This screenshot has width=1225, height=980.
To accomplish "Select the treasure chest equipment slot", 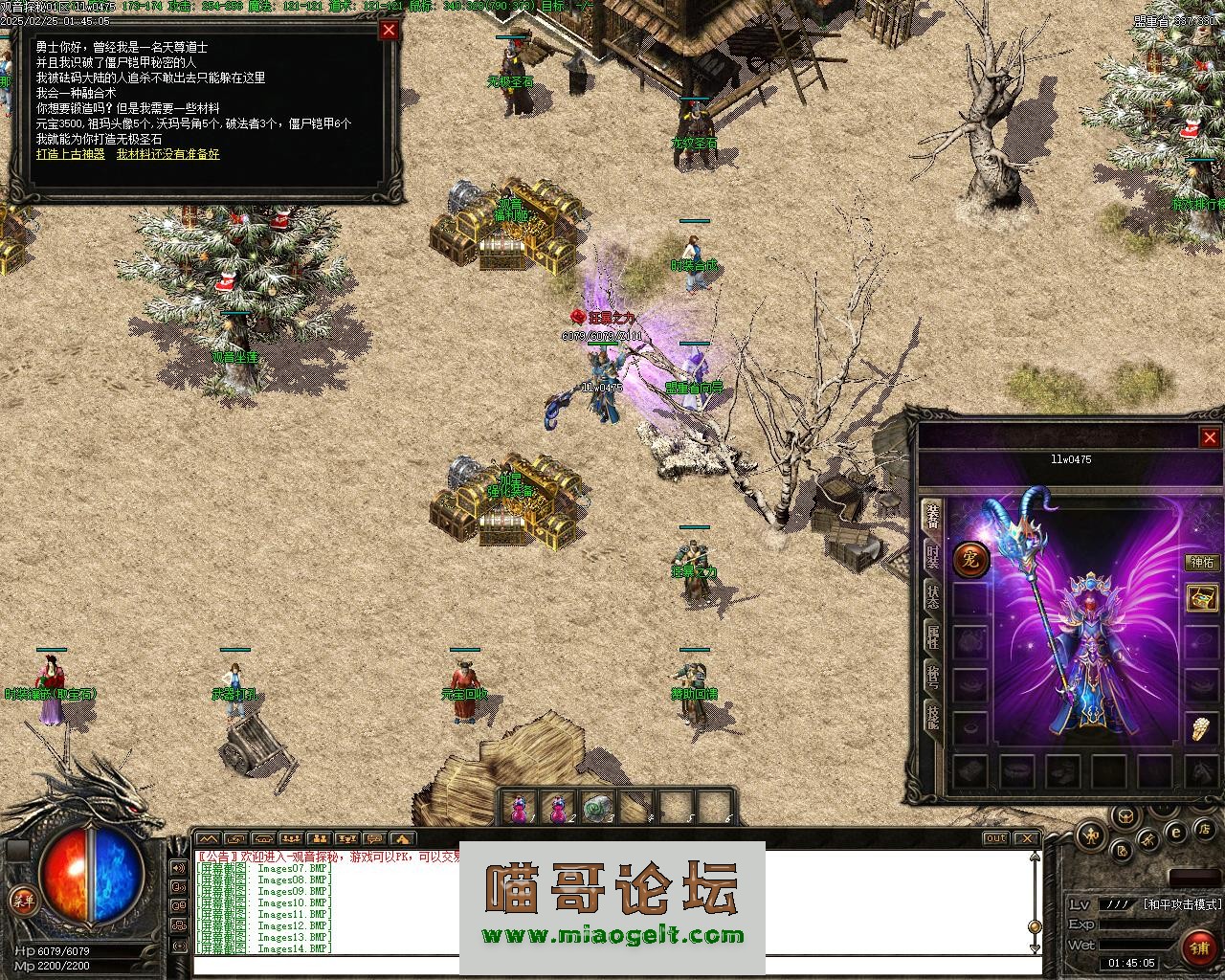I will 1202,598.
